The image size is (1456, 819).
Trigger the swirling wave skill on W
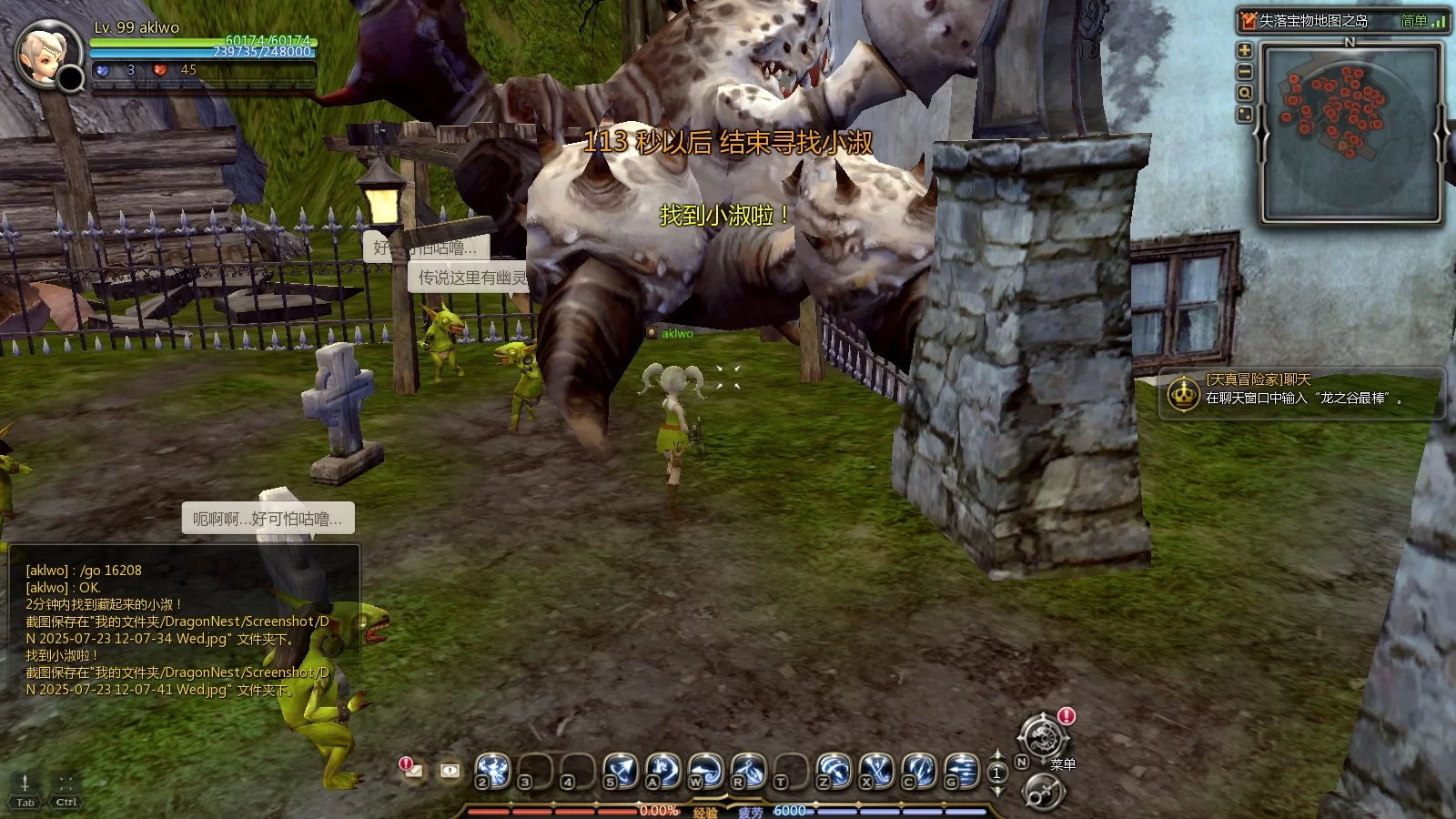(x=706, y=770)
